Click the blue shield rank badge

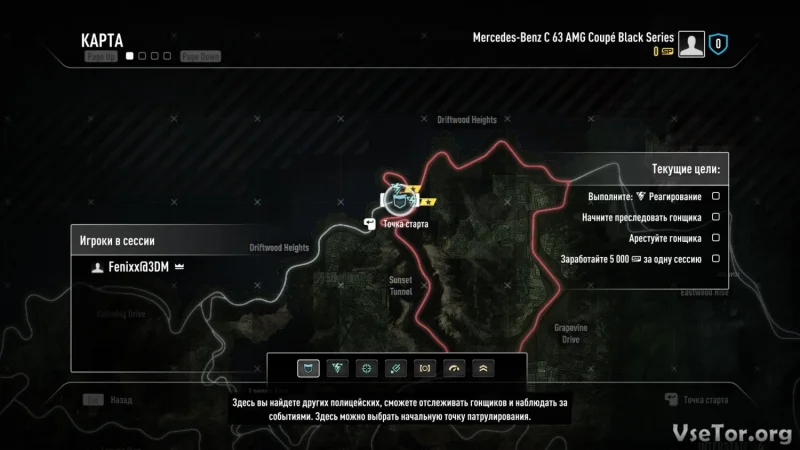click(718, 44)
